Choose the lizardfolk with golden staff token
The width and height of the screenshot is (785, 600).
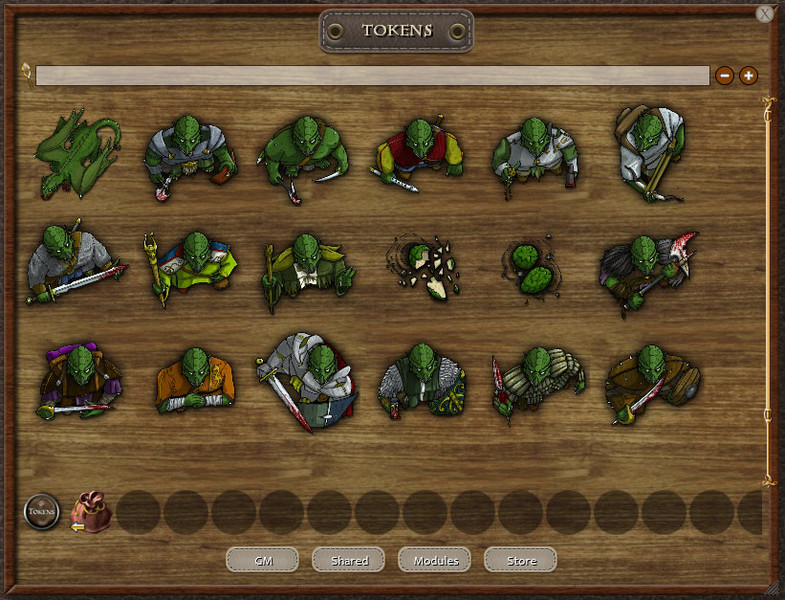click(x=190, y=268)
